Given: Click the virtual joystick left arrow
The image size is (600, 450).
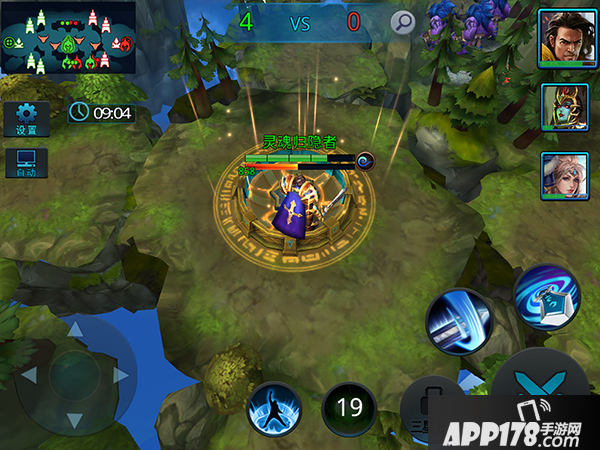Looking at the screenshot, I should tap(29, 376).
